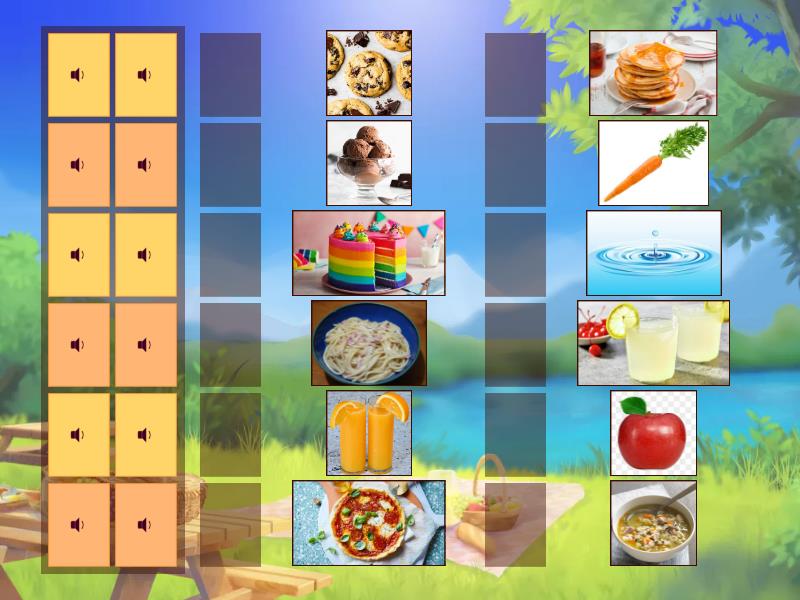Select the stack of pancakes picture
Screen dimensions: 800x600
click(653, 73)
